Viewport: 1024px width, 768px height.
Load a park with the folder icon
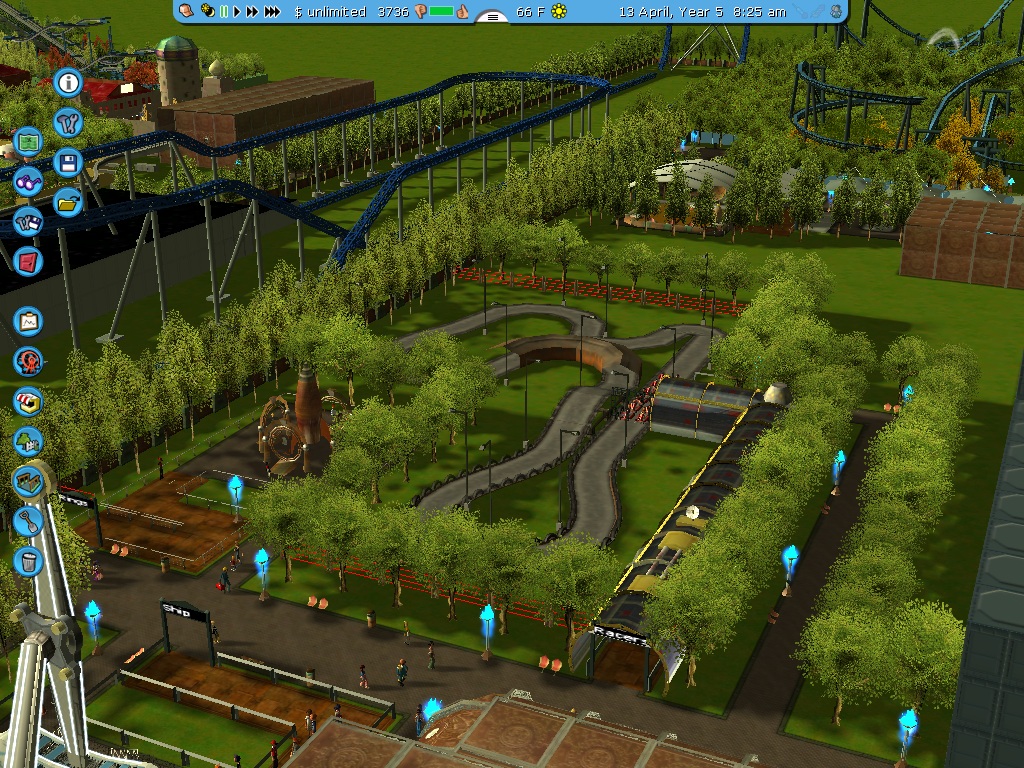[69, 203]
